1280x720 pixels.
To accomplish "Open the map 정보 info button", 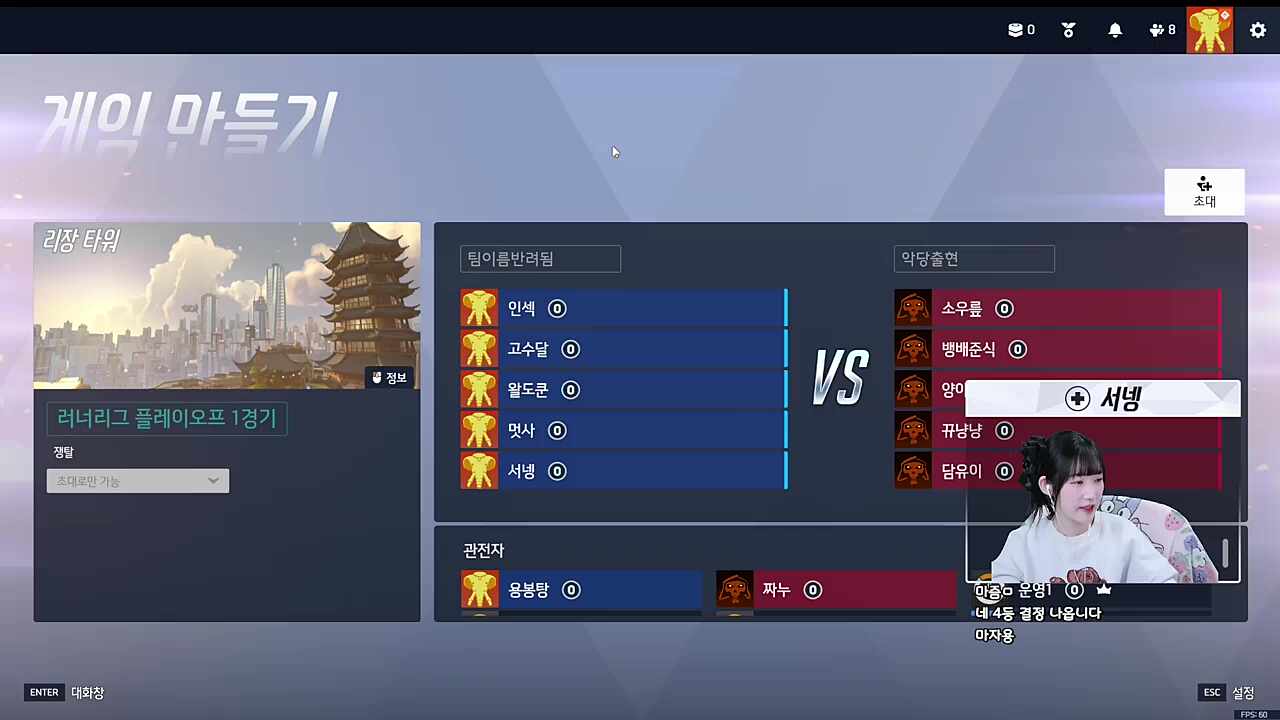I will pyautogui.click(x=389, y=377).
